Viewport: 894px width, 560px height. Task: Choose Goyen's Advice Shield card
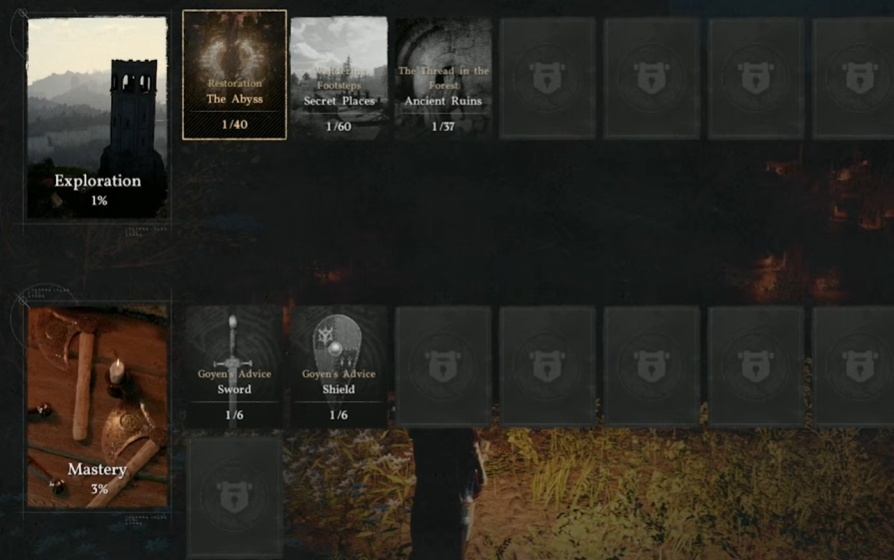(x=339, y=367)
